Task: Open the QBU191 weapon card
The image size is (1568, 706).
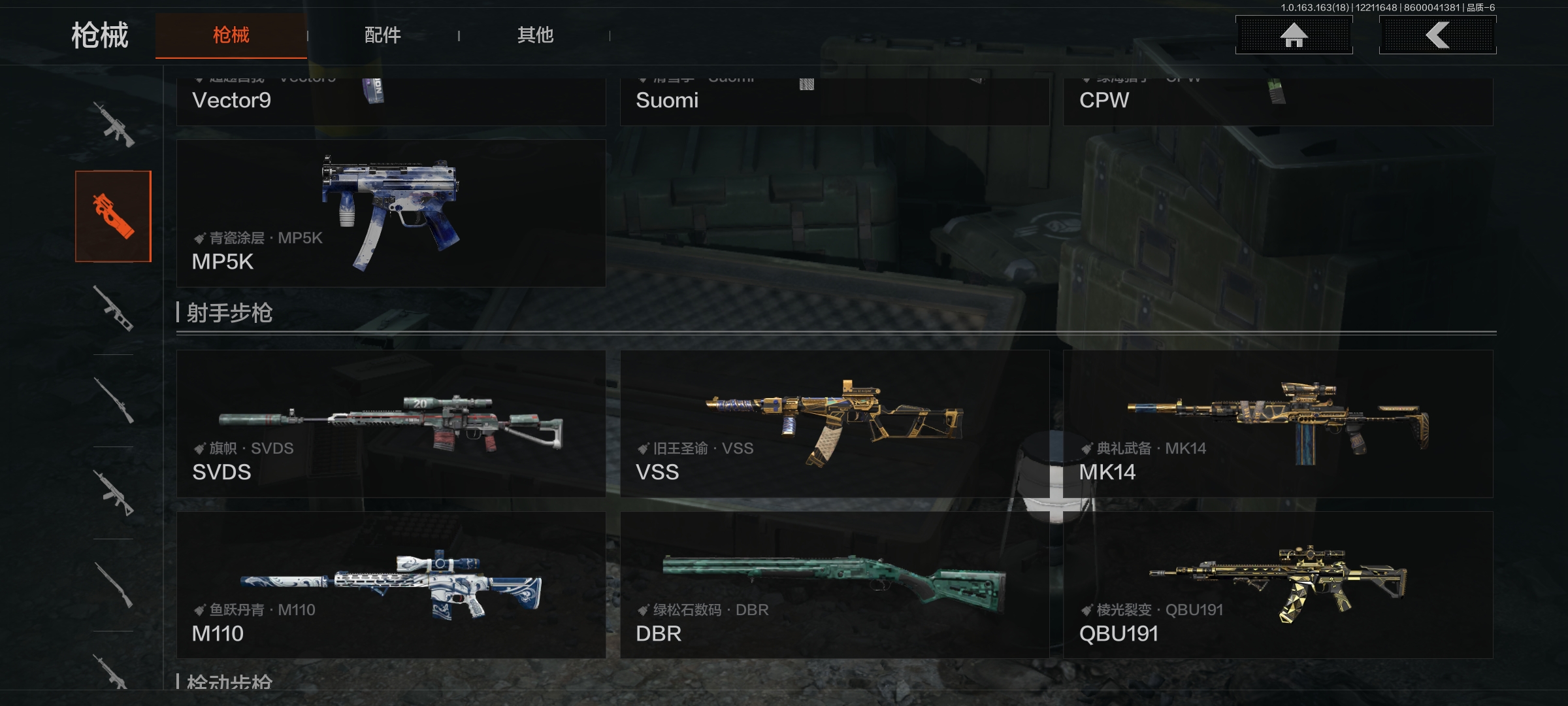Action: [1278, 585]
